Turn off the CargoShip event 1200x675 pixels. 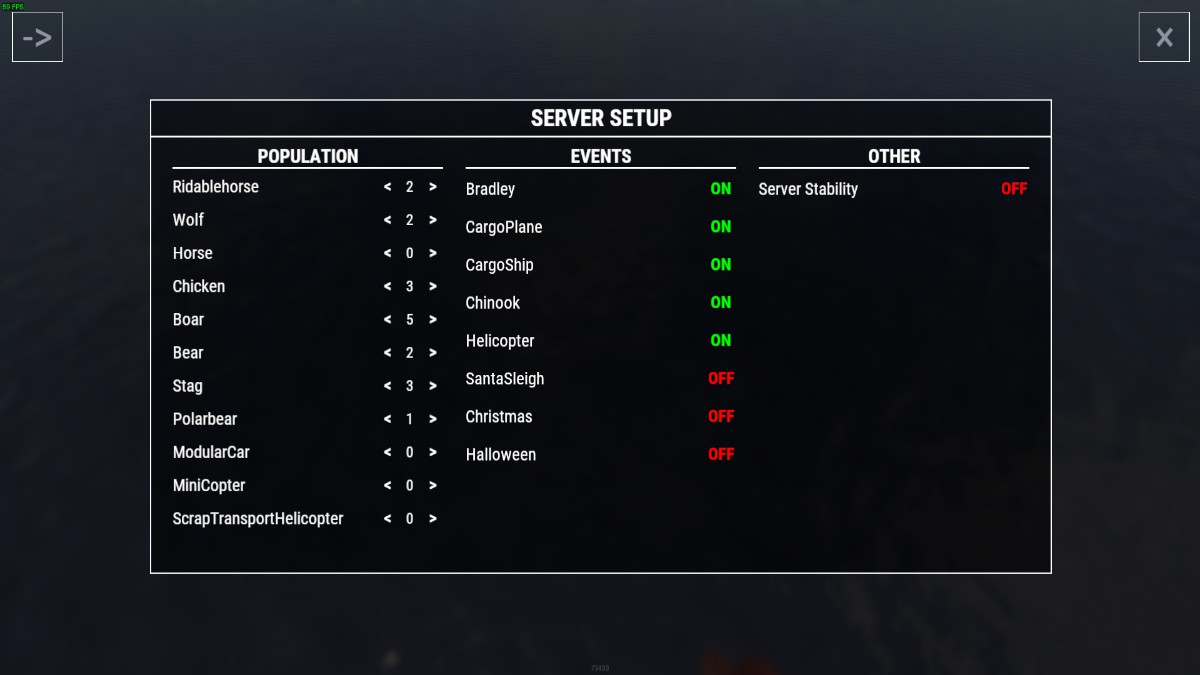coord(720,265)
